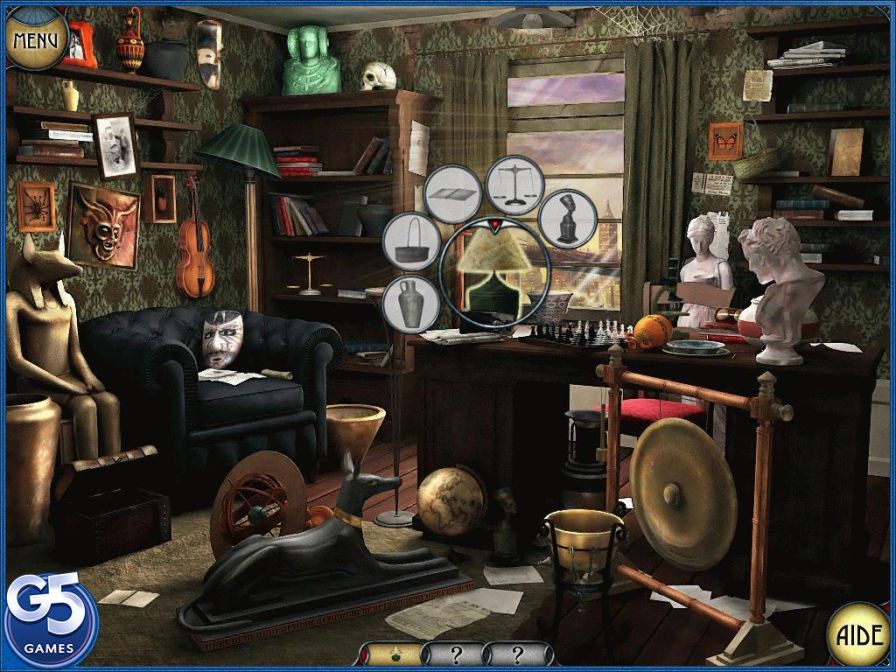Select the balance scales hint circle
Screen dimensions: 896x672
pos(515,186)
